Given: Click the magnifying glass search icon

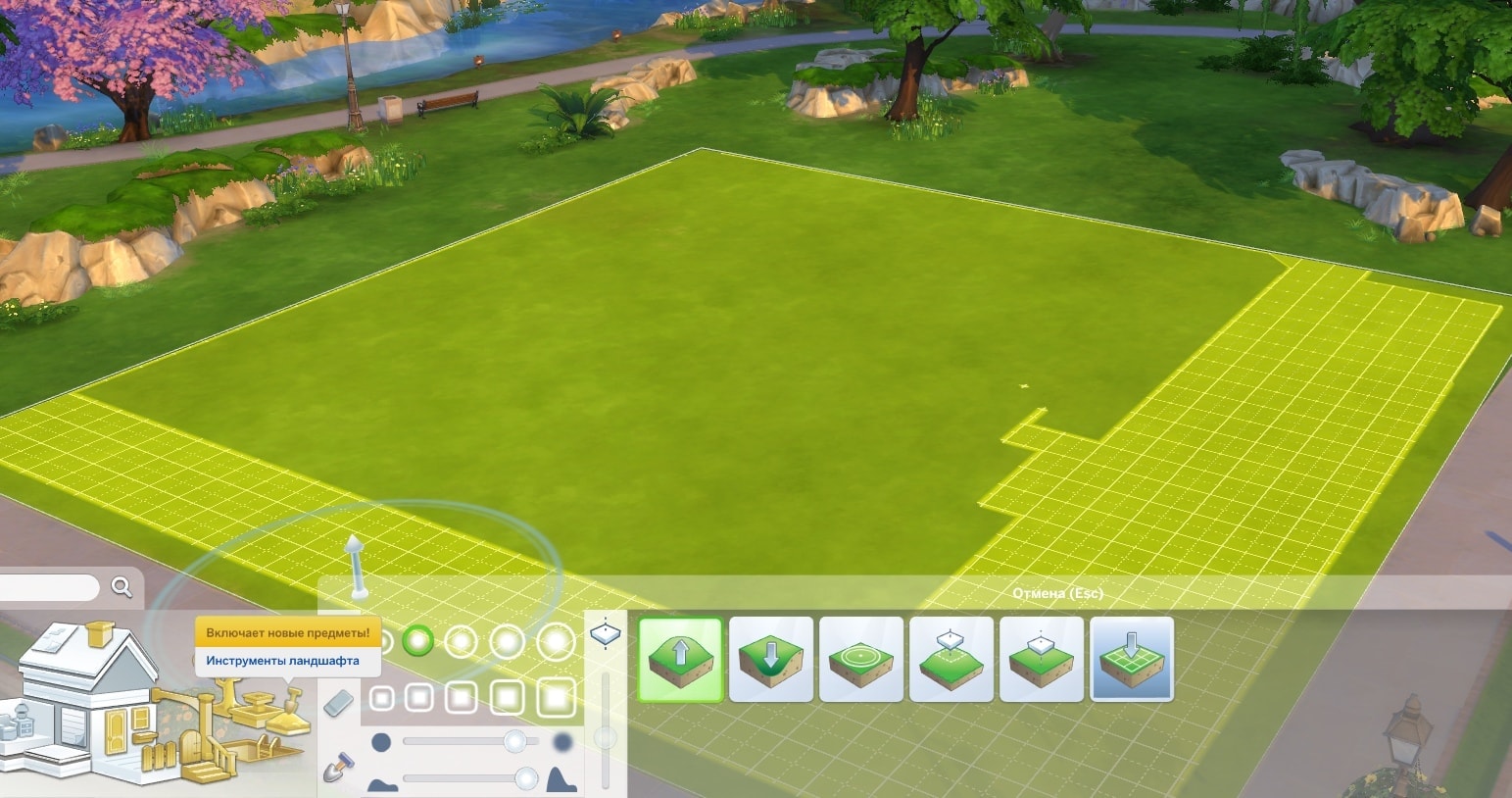Looking at the screenshot, I should coord(122,587).
